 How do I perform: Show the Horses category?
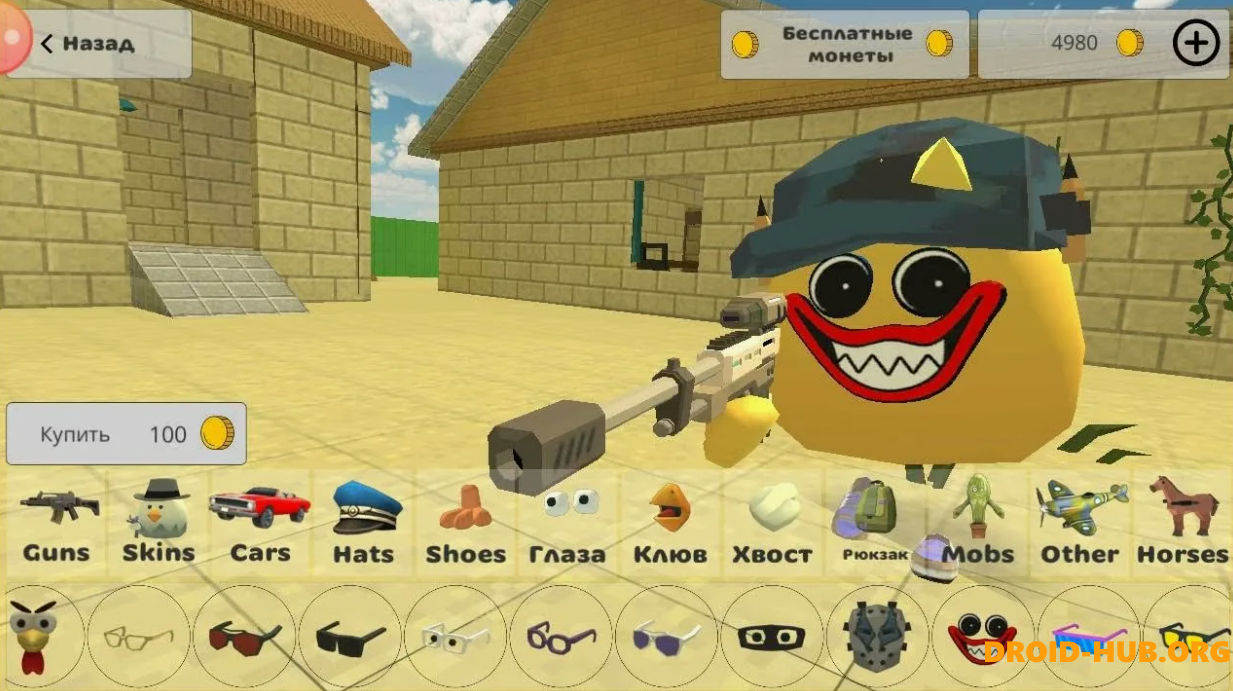pyautogui.click(x=1182, y=525)
